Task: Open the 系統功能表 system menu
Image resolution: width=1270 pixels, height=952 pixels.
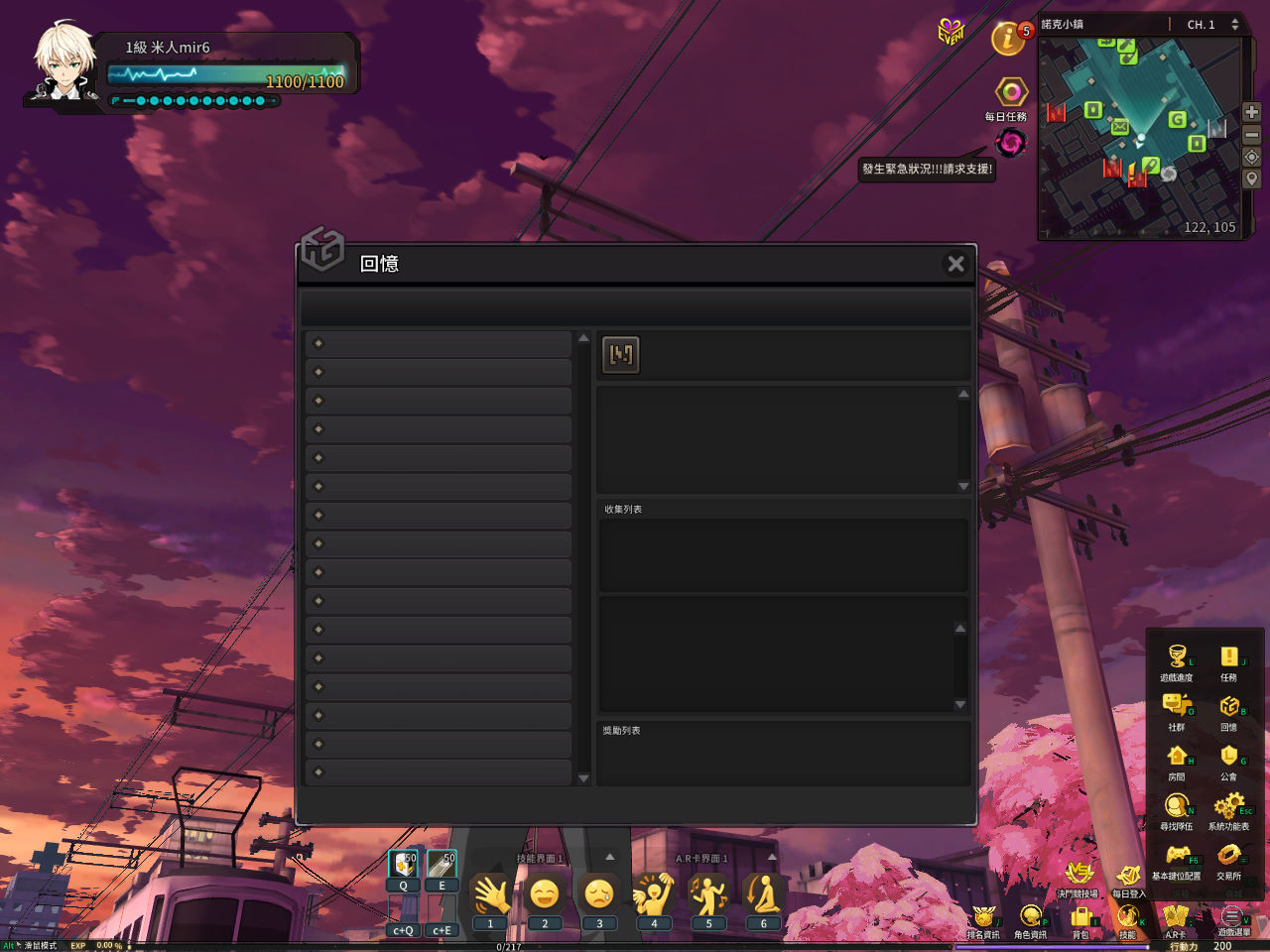Action: (1228, 808)
